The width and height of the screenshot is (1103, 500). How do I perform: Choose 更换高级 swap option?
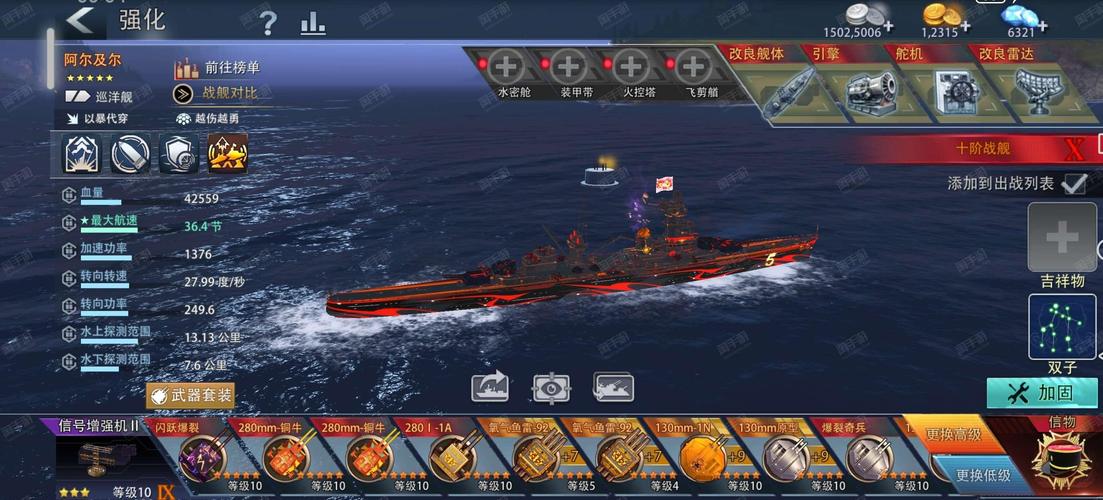[953, 435]
